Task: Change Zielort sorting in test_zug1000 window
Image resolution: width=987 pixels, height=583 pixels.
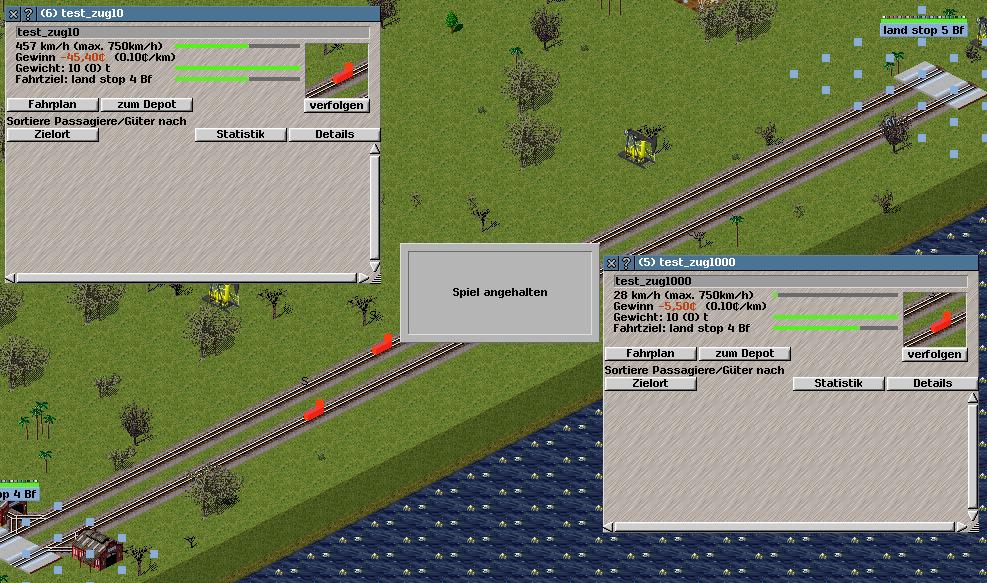Action: pos(650,383)
